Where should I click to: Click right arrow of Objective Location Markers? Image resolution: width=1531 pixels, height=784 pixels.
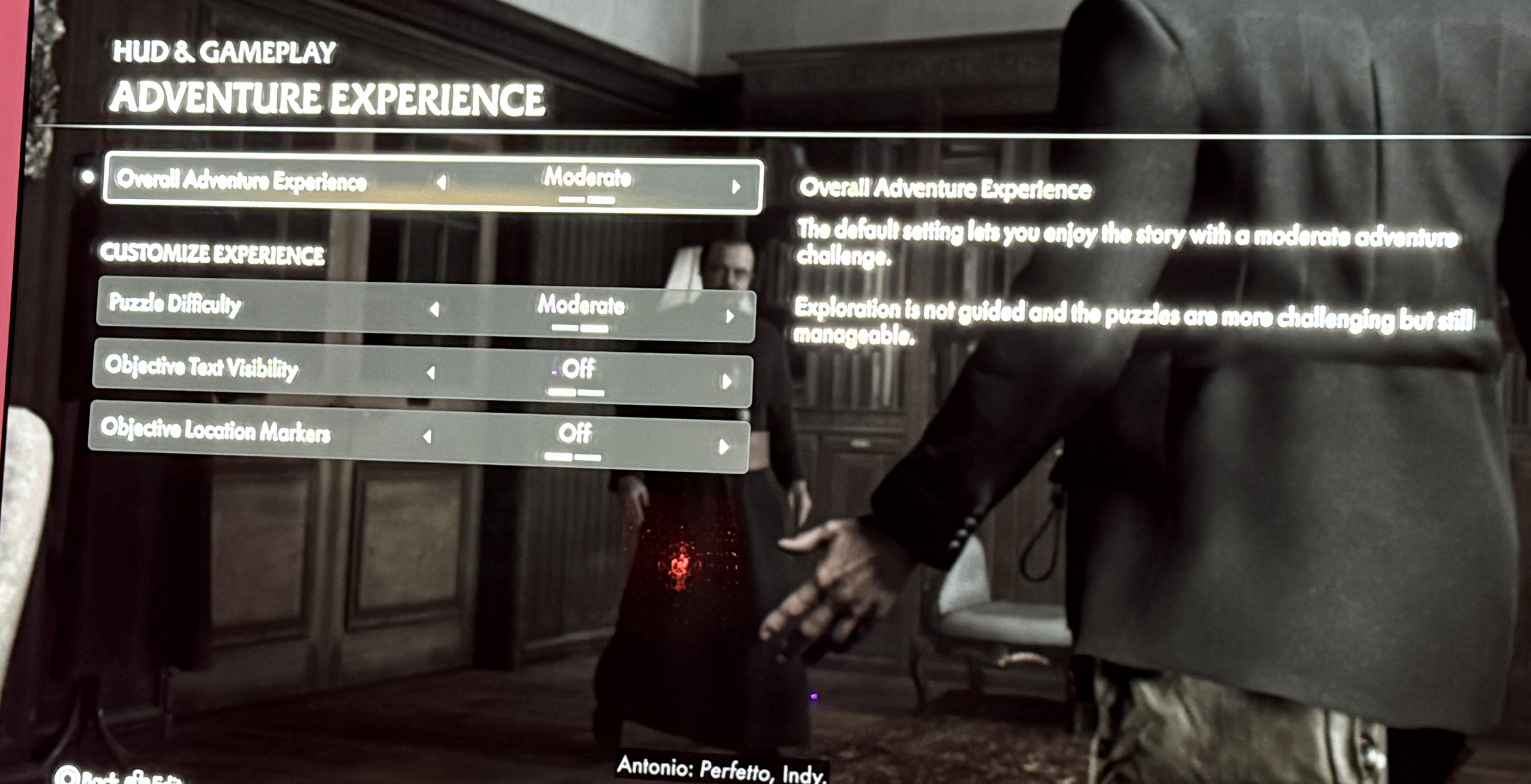[x=723, y=447]
